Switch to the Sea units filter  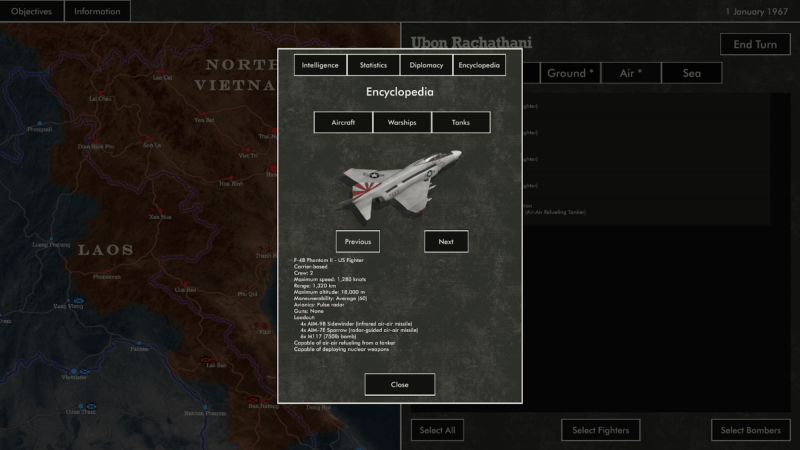coord(692,73)
